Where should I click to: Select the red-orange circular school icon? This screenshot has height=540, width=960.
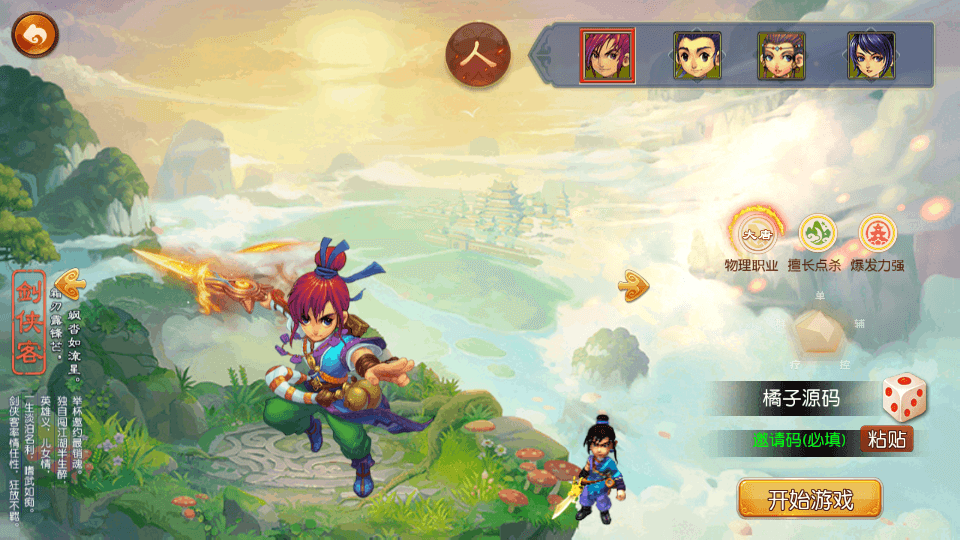coord(877,234)
